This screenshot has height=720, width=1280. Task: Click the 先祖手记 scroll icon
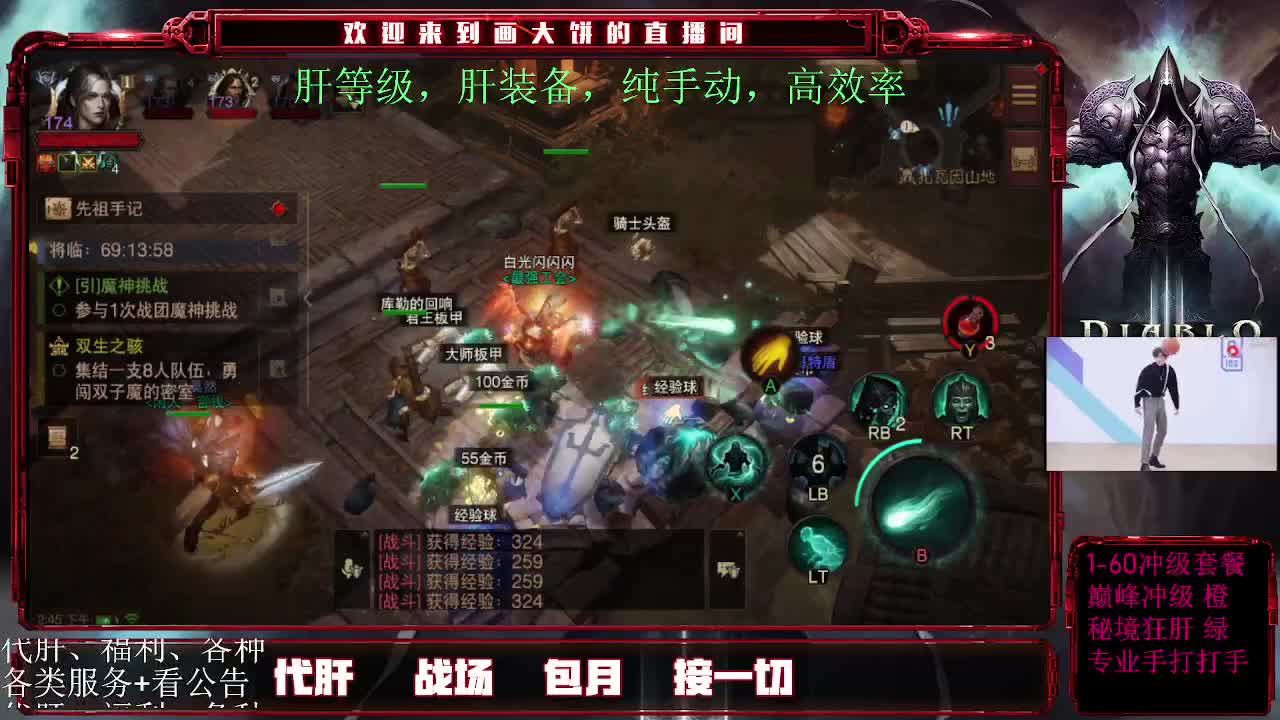tap(57, 207)
